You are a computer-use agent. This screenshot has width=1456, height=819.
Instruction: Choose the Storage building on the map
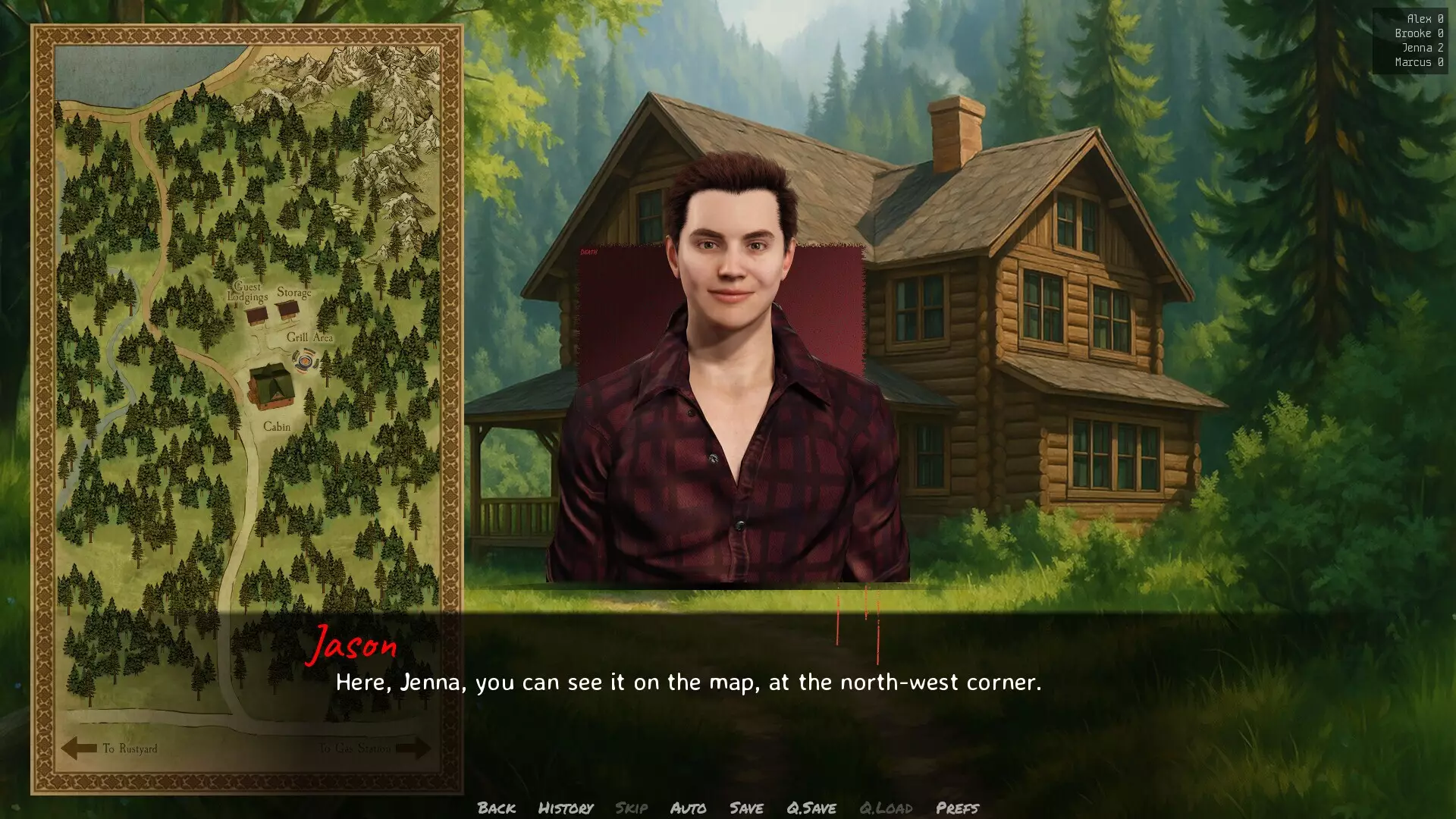click(x=287, y=309)
